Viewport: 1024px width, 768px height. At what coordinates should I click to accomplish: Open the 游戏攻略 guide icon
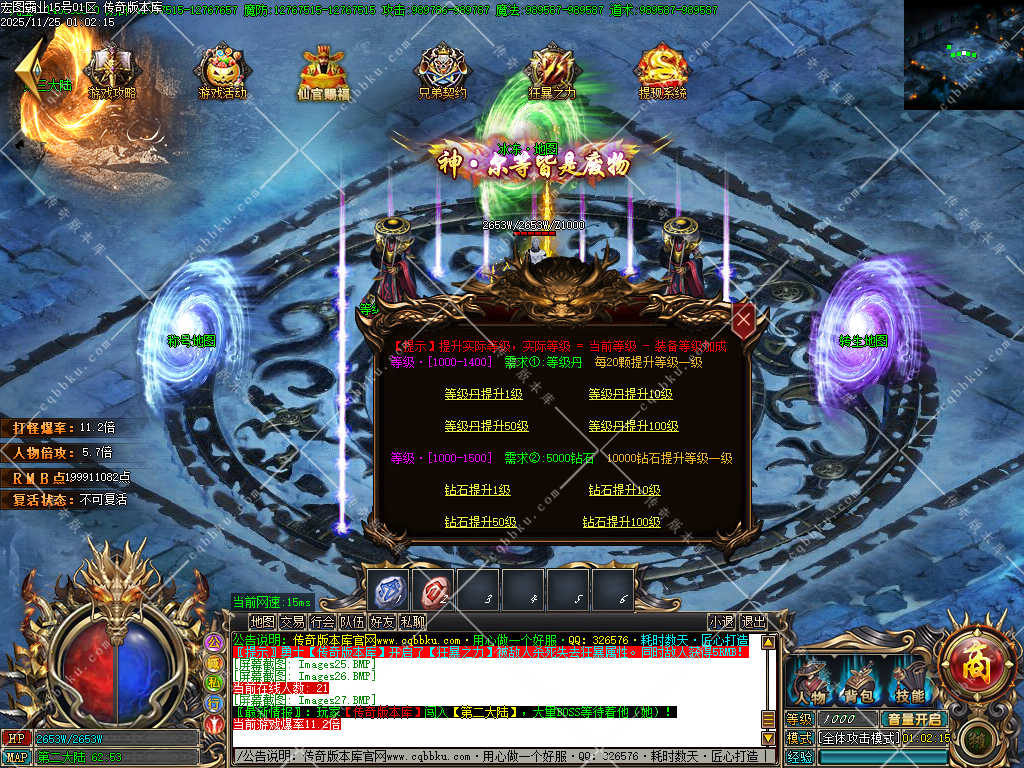(112, 72)
